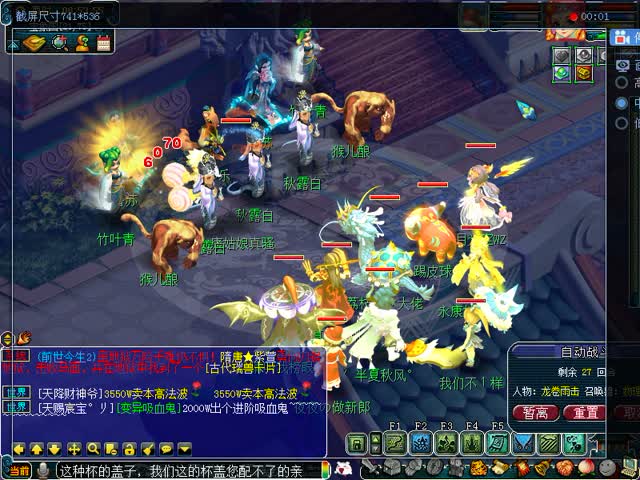
Task: Open the golden book icon in top-left toolbar
Action: [33, 43]
